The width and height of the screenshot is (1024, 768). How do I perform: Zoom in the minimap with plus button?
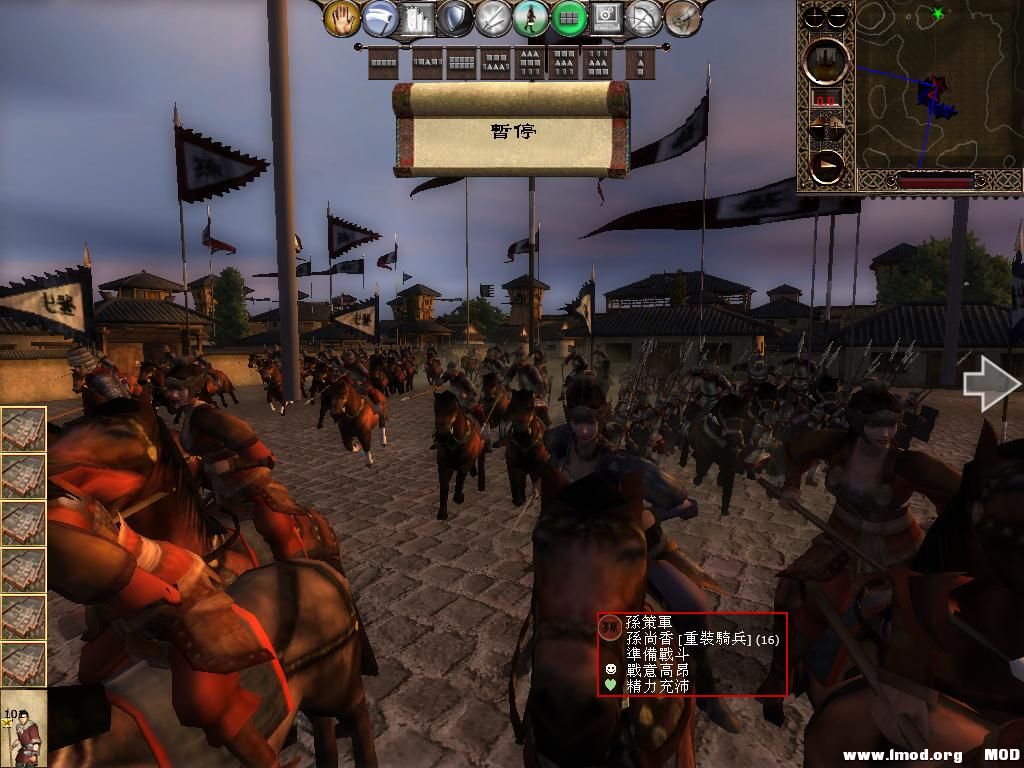point(816,16)
